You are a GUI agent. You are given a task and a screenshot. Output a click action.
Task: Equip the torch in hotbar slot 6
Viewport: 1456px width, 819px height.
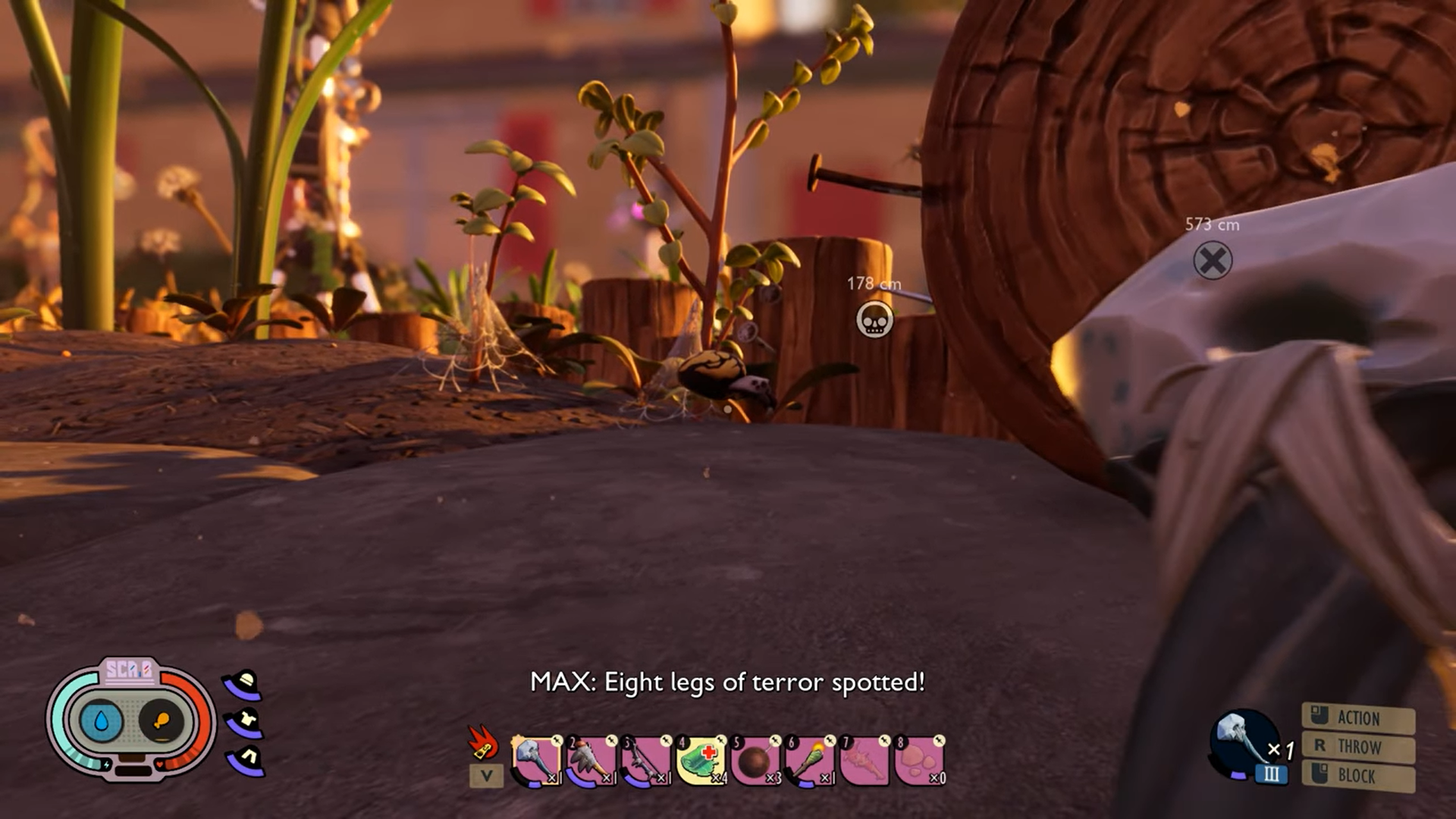click(x=809, y=758)
